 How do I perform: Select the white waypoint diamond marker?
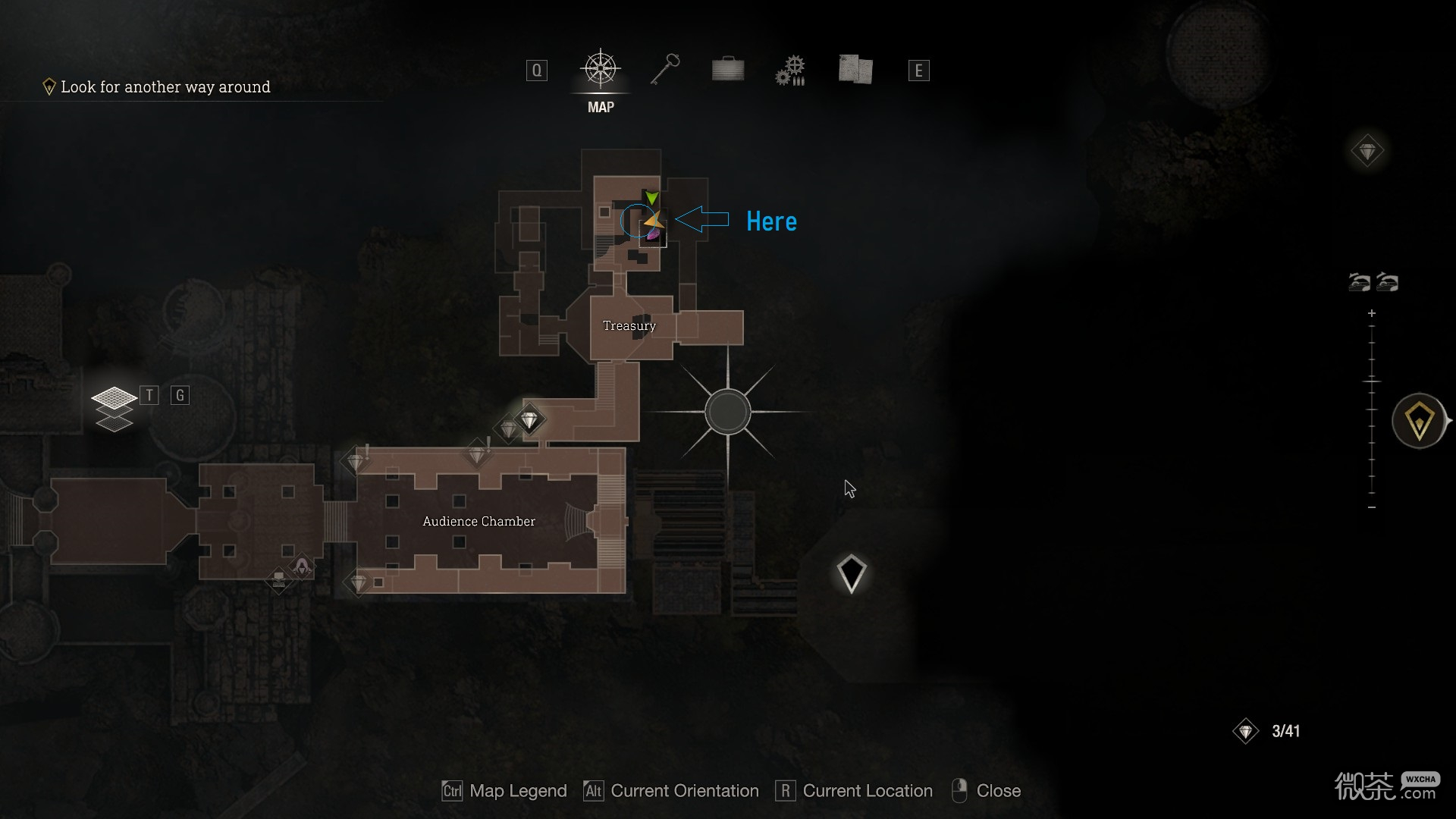pos(851,573)
